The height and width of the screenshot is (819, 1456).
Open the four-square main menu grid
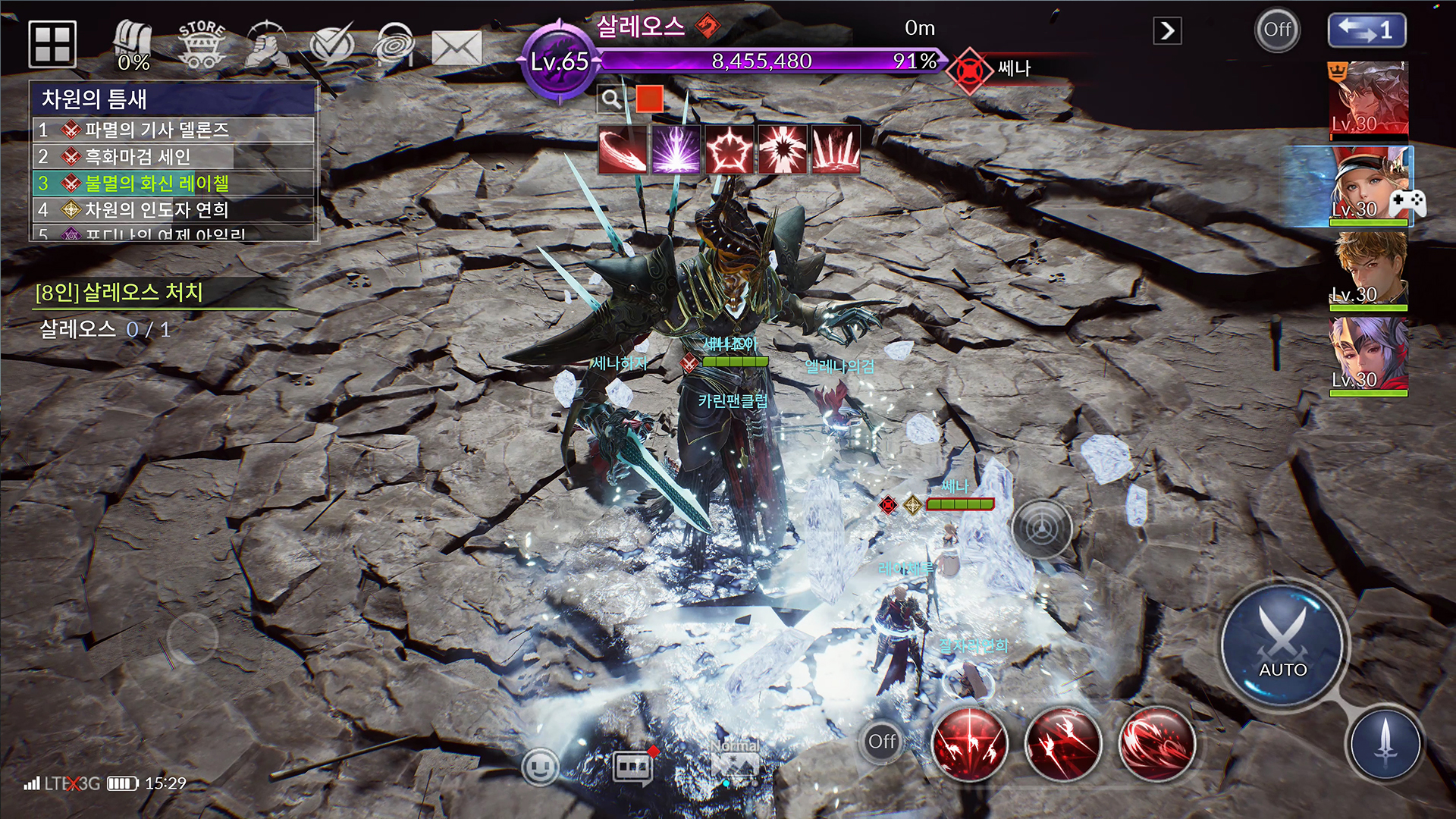pos(52,43)
